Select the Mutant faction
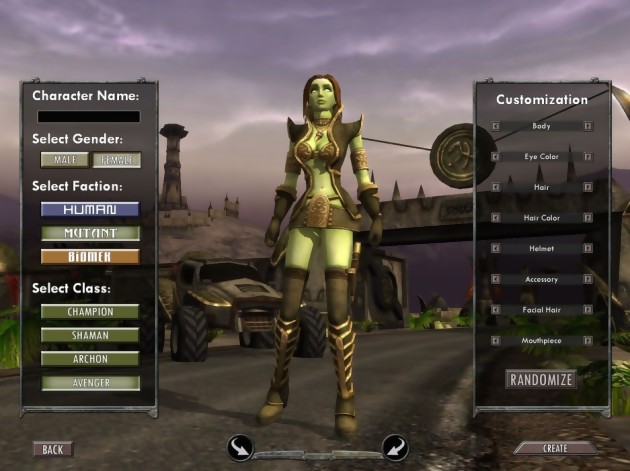This screenshot has width=630, height=471. [x=89, y=233]
